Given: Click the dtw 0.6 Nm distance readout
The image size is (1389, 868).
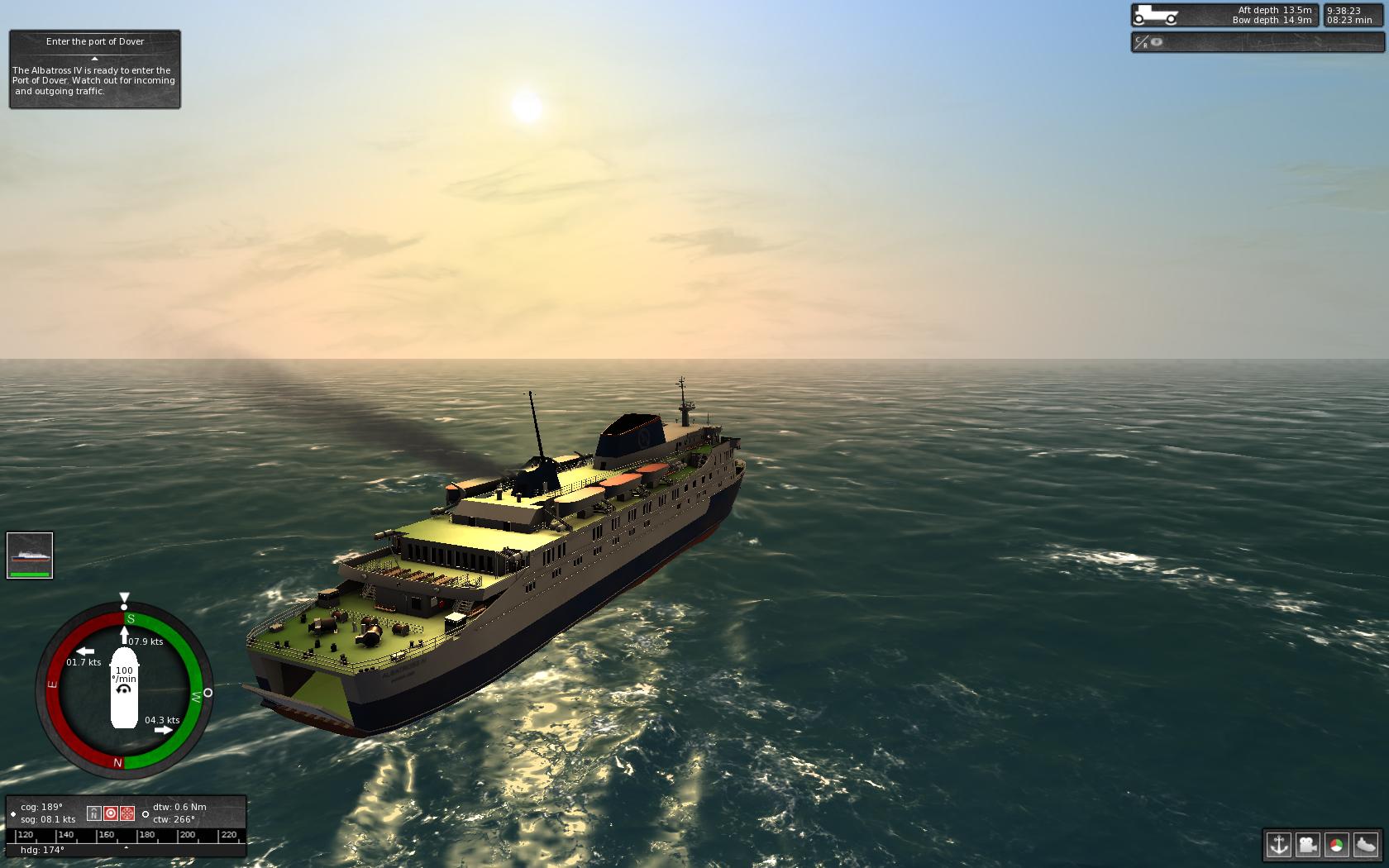Looking at the screenshot, I should pos(179,806).
